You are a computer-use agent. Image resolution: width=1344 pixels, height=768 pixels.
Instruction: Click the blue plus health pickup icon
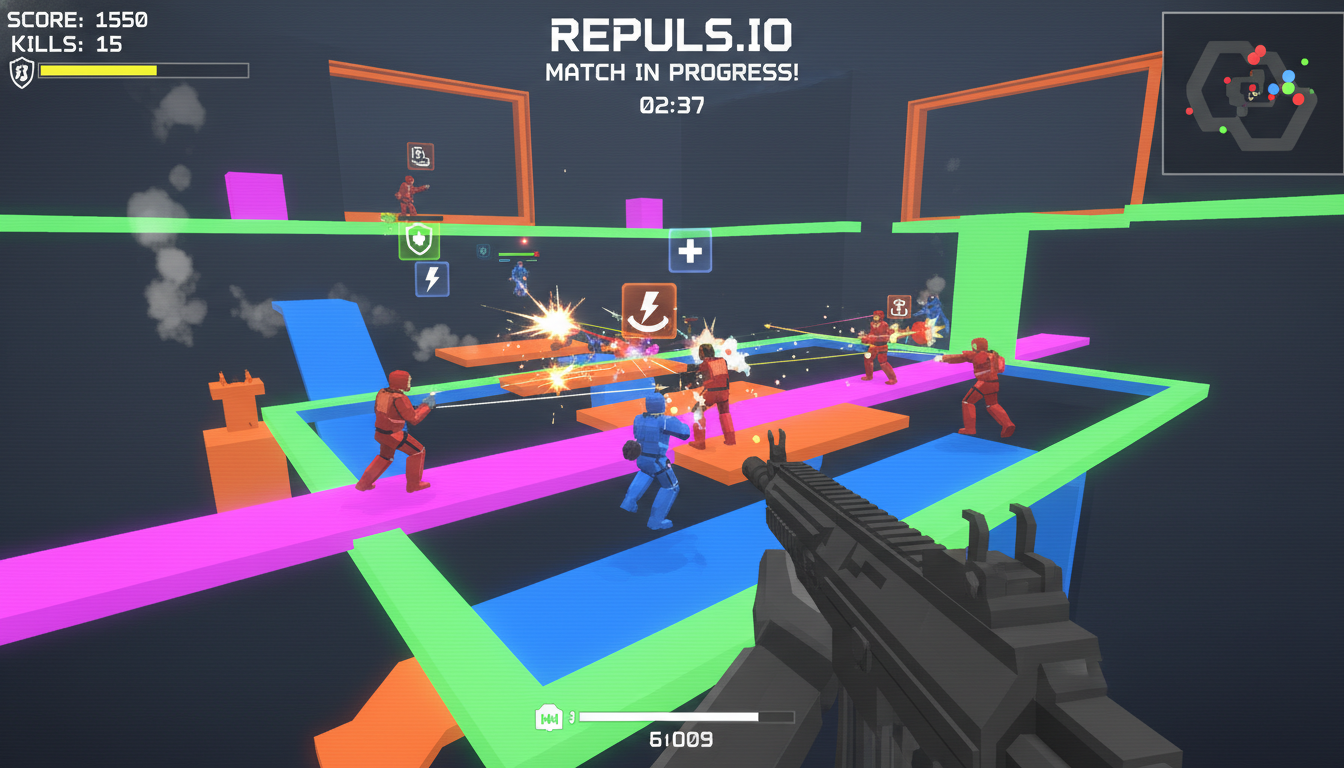click(x=689, y=251)
